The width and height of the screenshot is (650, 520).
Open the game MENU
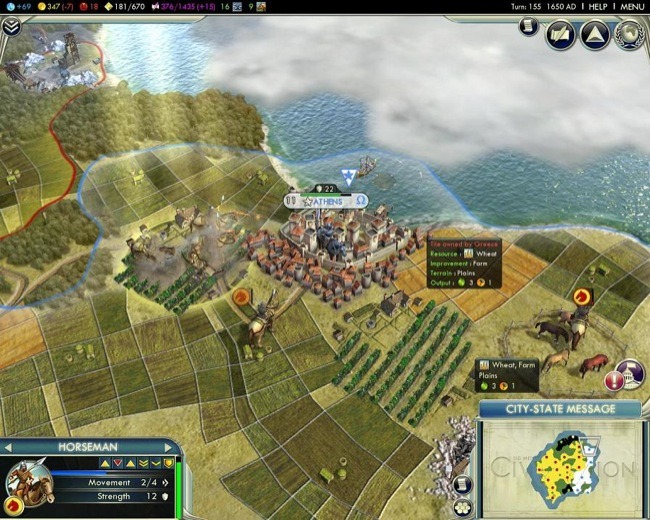click(x=632, y=6)
